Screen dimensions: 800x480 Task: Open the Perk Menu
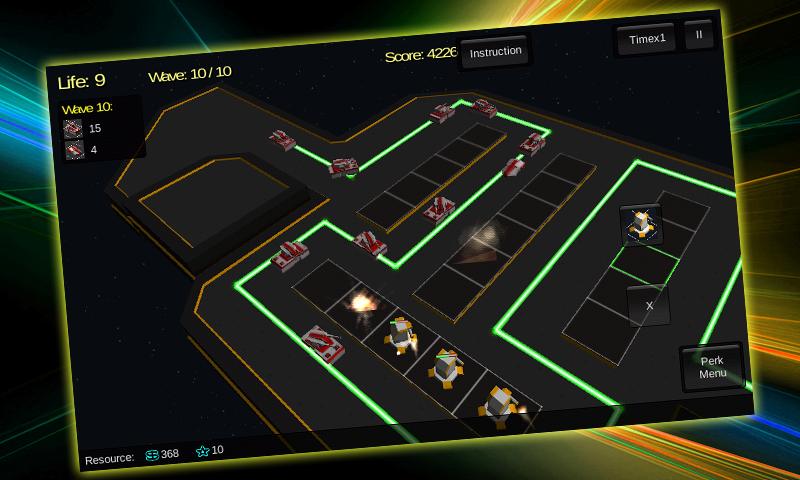pyautogui.click(x=712, y=367)
